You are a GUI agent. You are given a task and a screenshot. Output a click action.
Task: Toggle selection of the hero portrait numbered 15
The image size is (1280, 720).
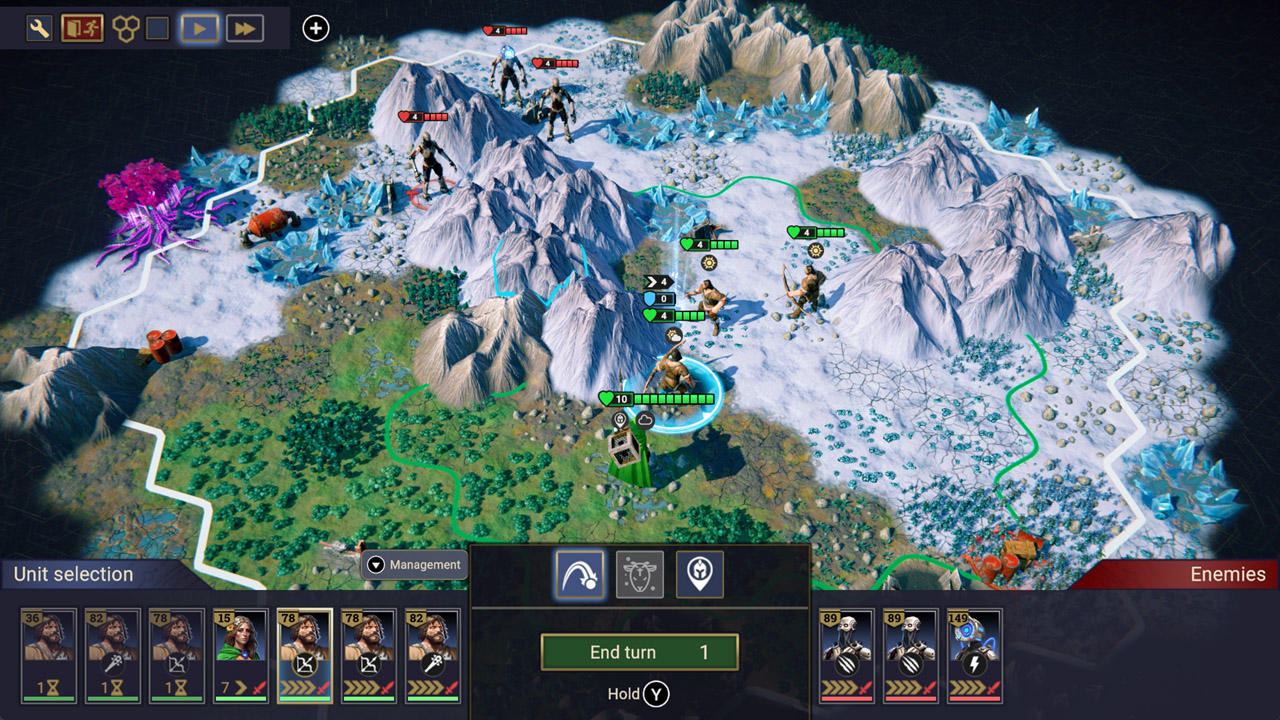coord(241,655)
